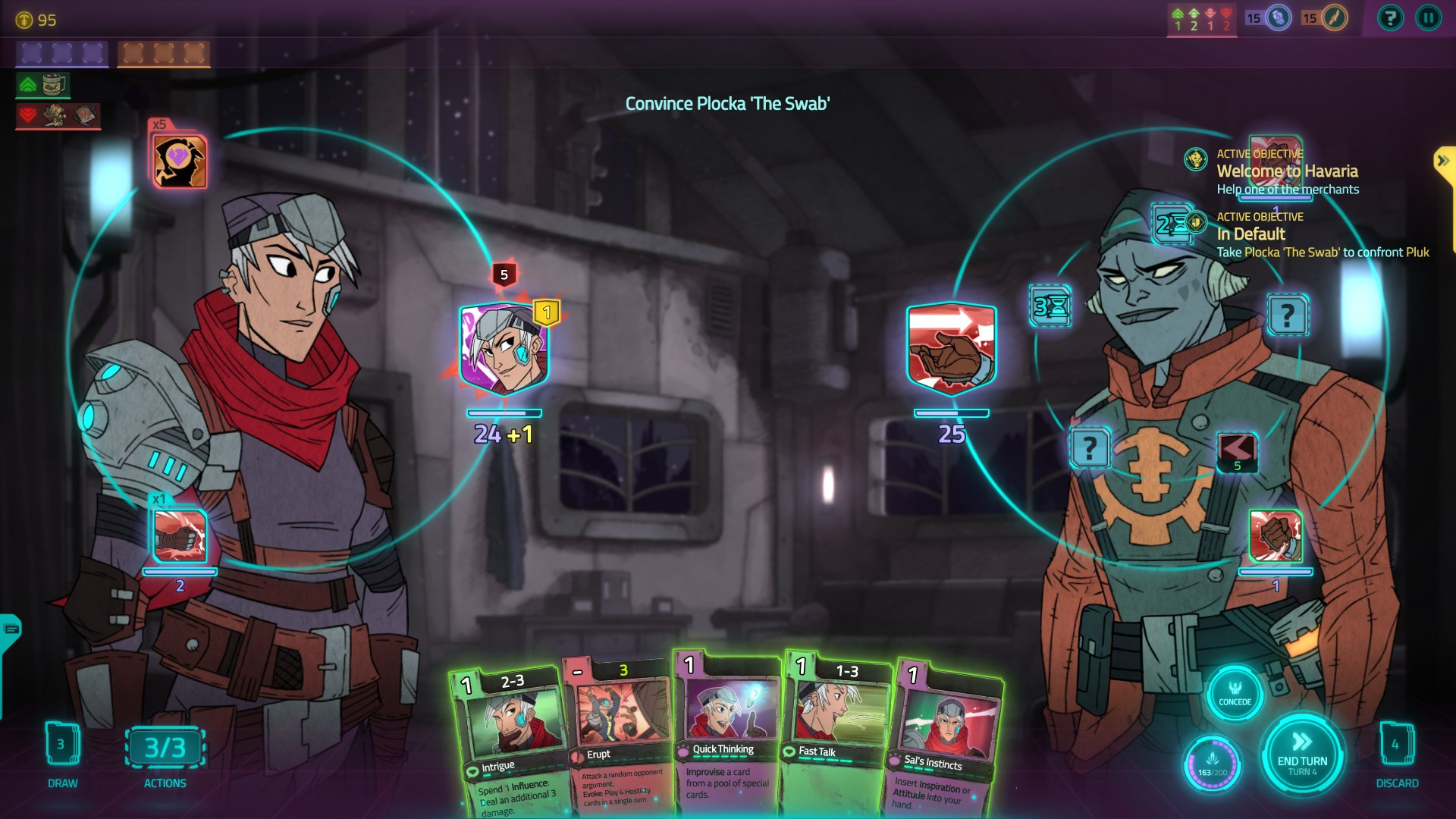The image size is (1456, 819).
Task: Play the Sal's Instincts card
Action: tap(946, 739)
